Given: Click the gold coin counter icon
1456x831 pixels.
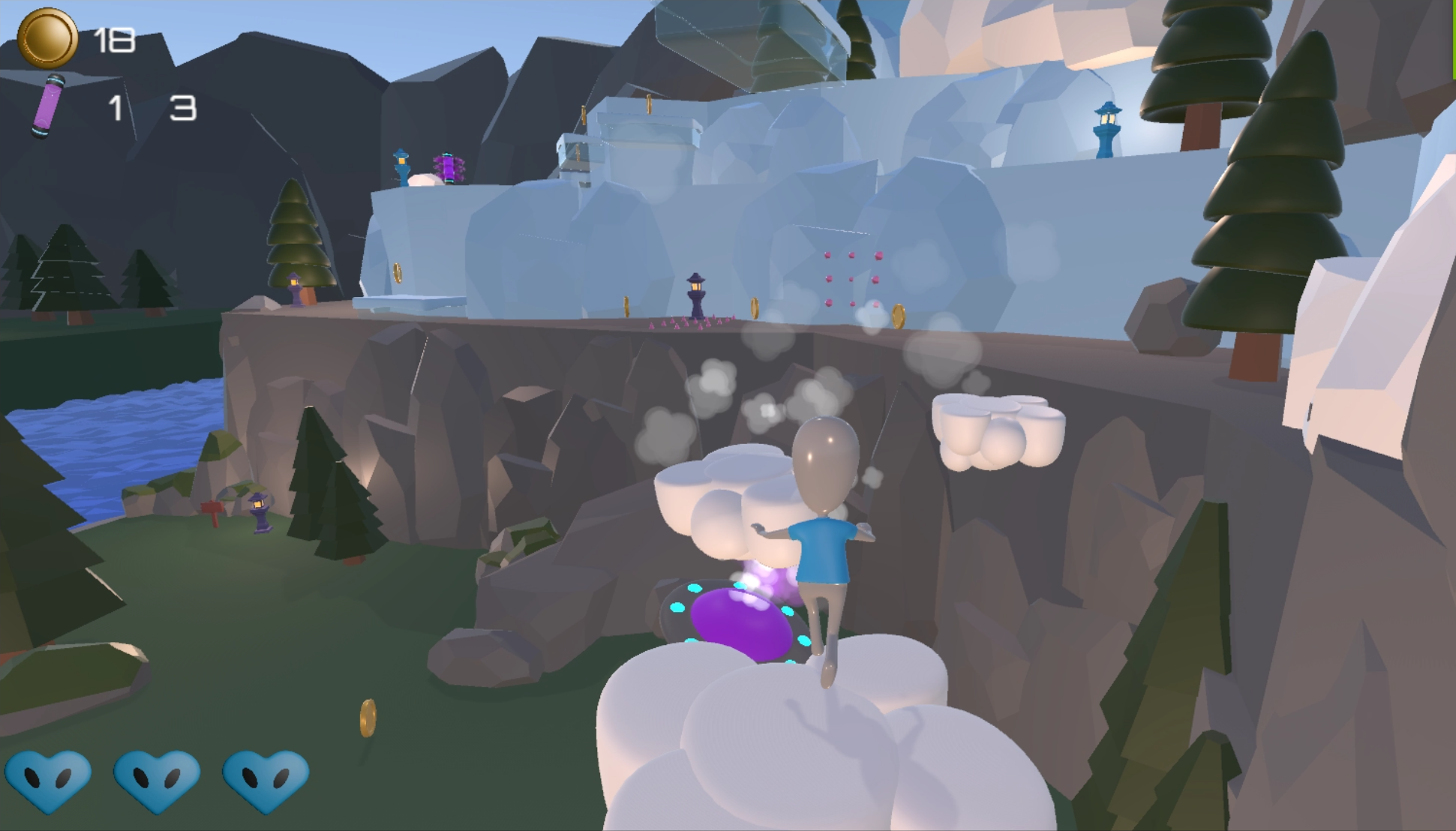Looking at the screenshot, I should click(47, 37).
